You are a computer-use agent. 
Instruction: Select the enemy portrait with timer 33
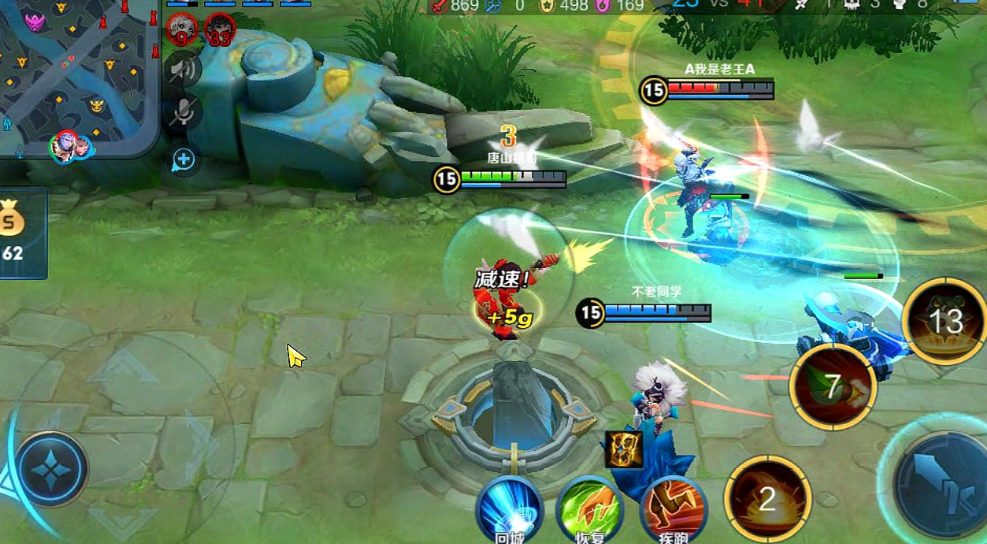220,30
